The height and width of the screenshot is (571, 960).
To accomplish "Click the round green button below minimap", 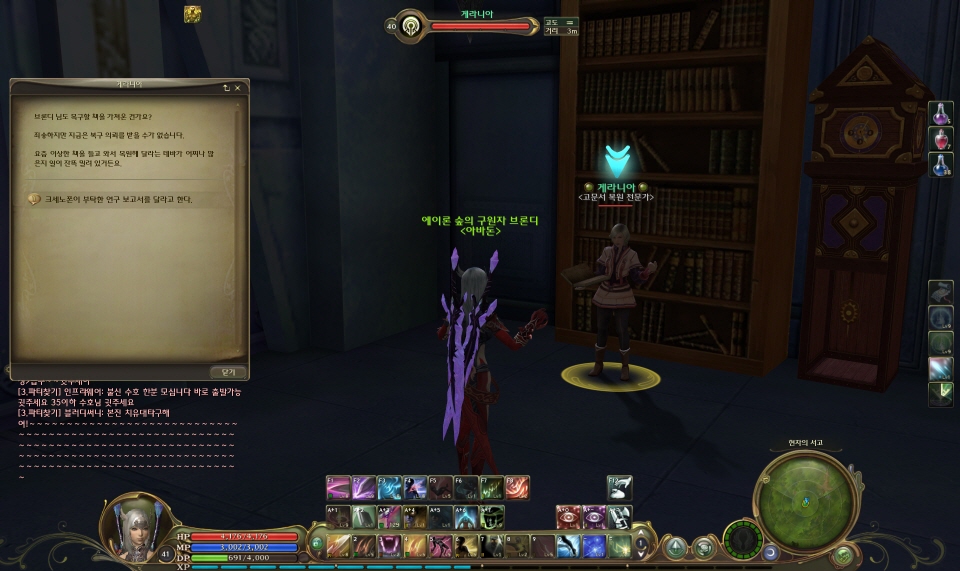I will (843, 554).
